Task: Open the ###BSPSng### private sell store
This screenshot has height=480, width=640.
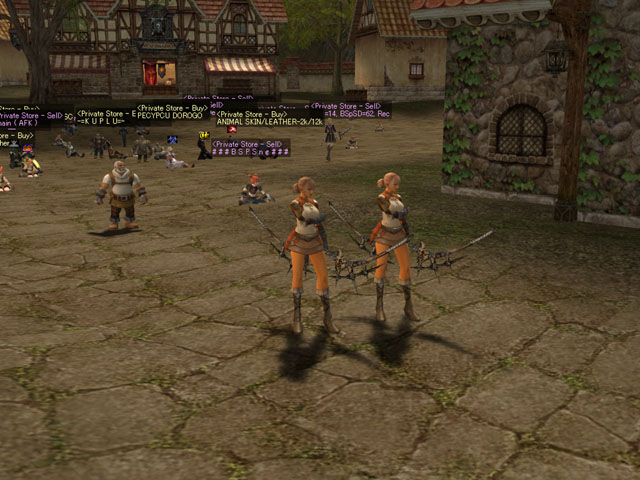Action: 250,153
